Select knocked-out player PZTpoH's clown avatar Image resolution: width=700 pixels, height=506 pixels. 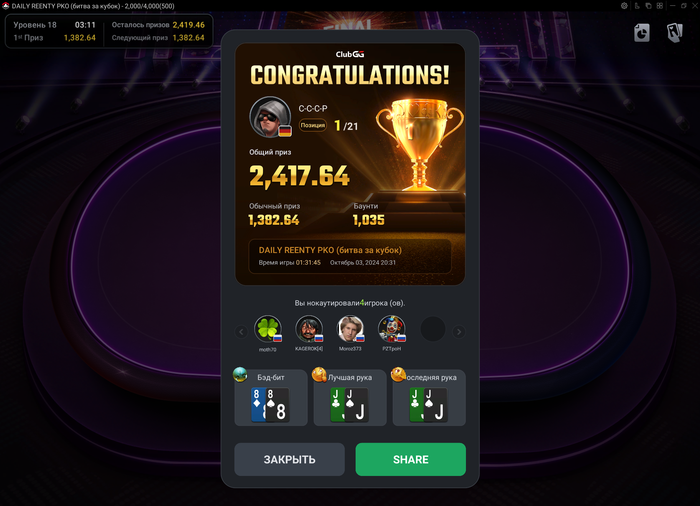click(392, 329)
